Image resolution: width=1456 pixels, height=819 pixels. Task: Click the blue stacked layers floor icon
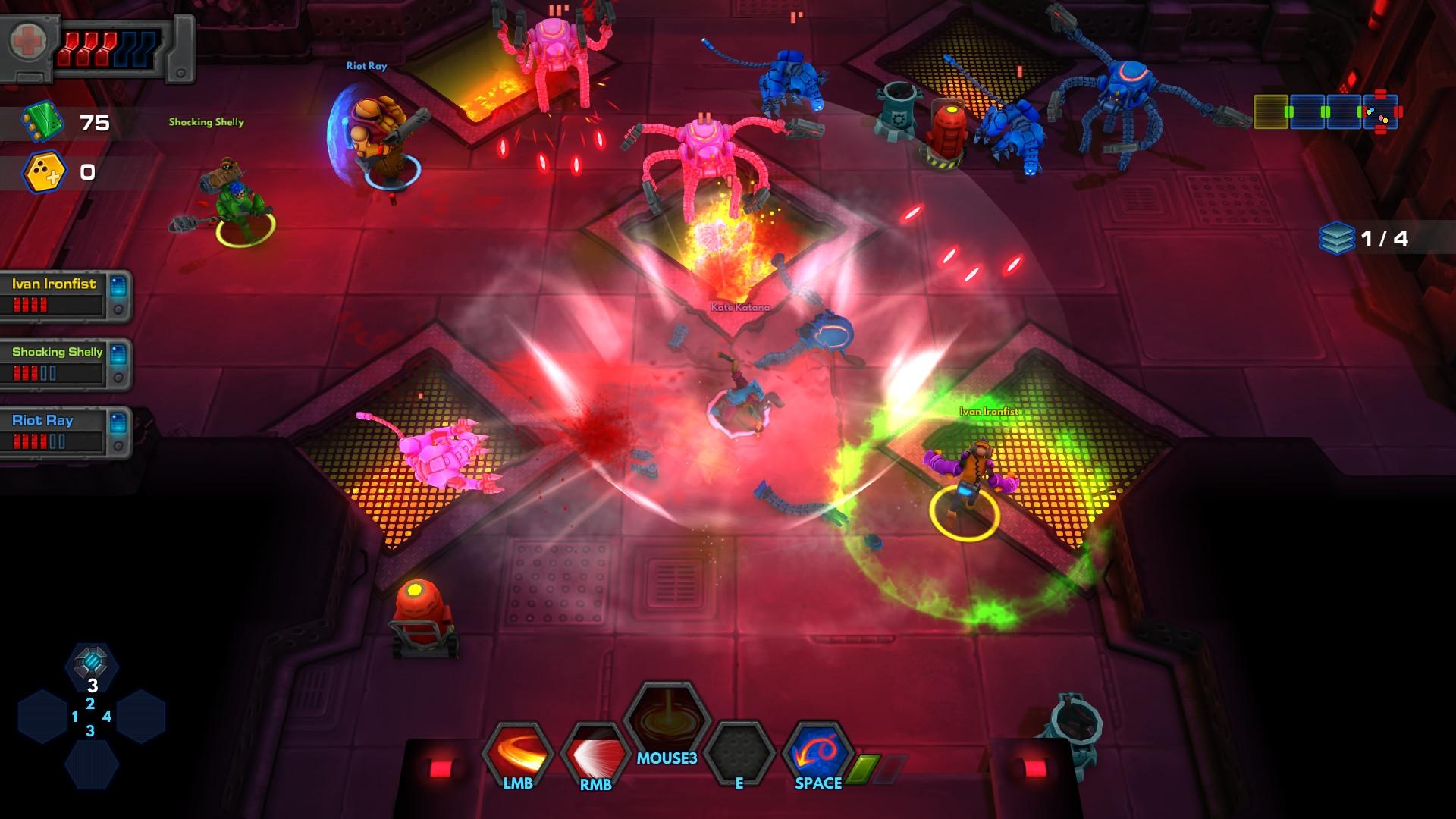(x=1336, y=238)
